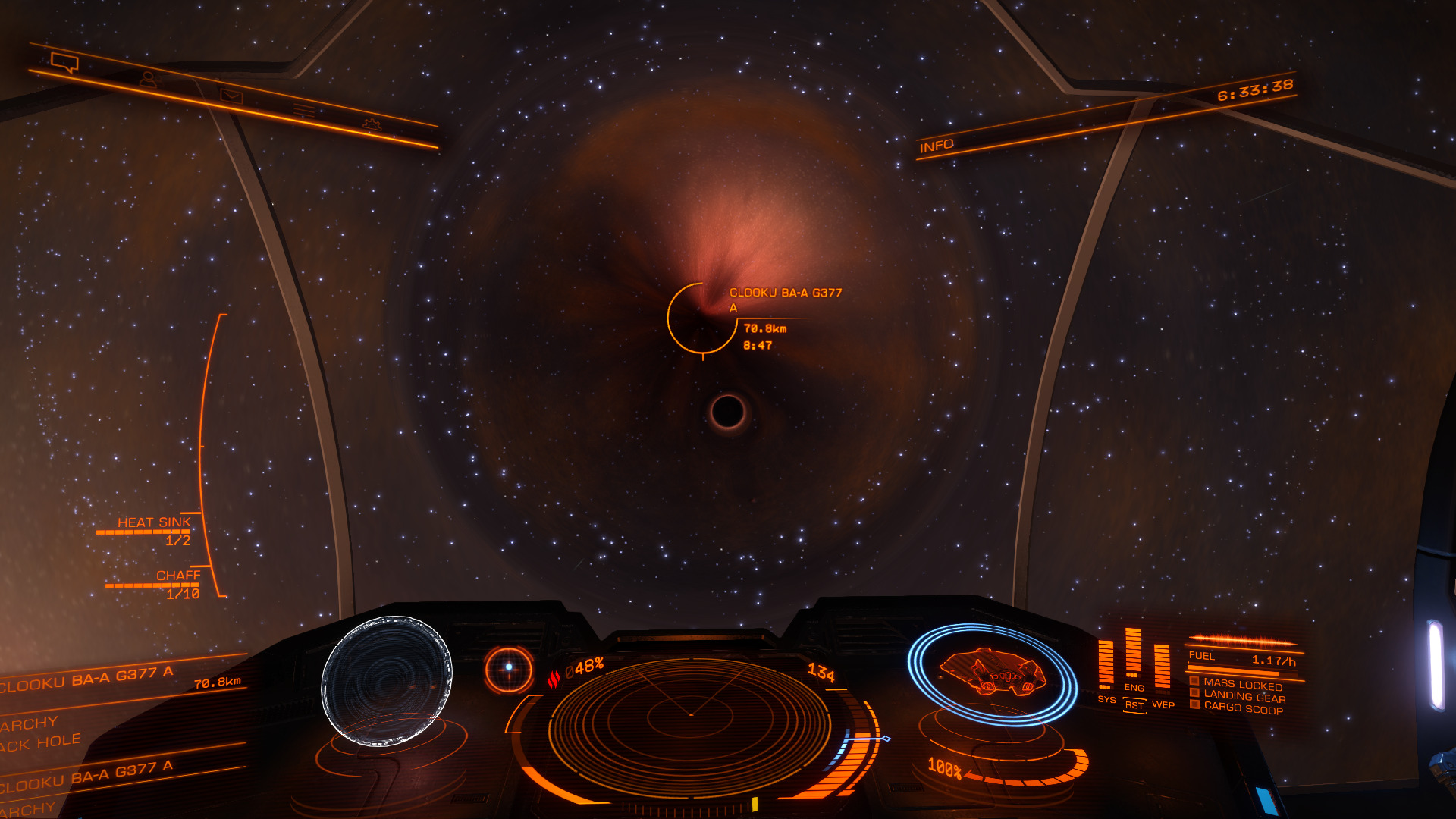Viewport: 1456px width, 819px height.
Task: Open the chat speech bubble icon
Action: (x=64, y=62)
